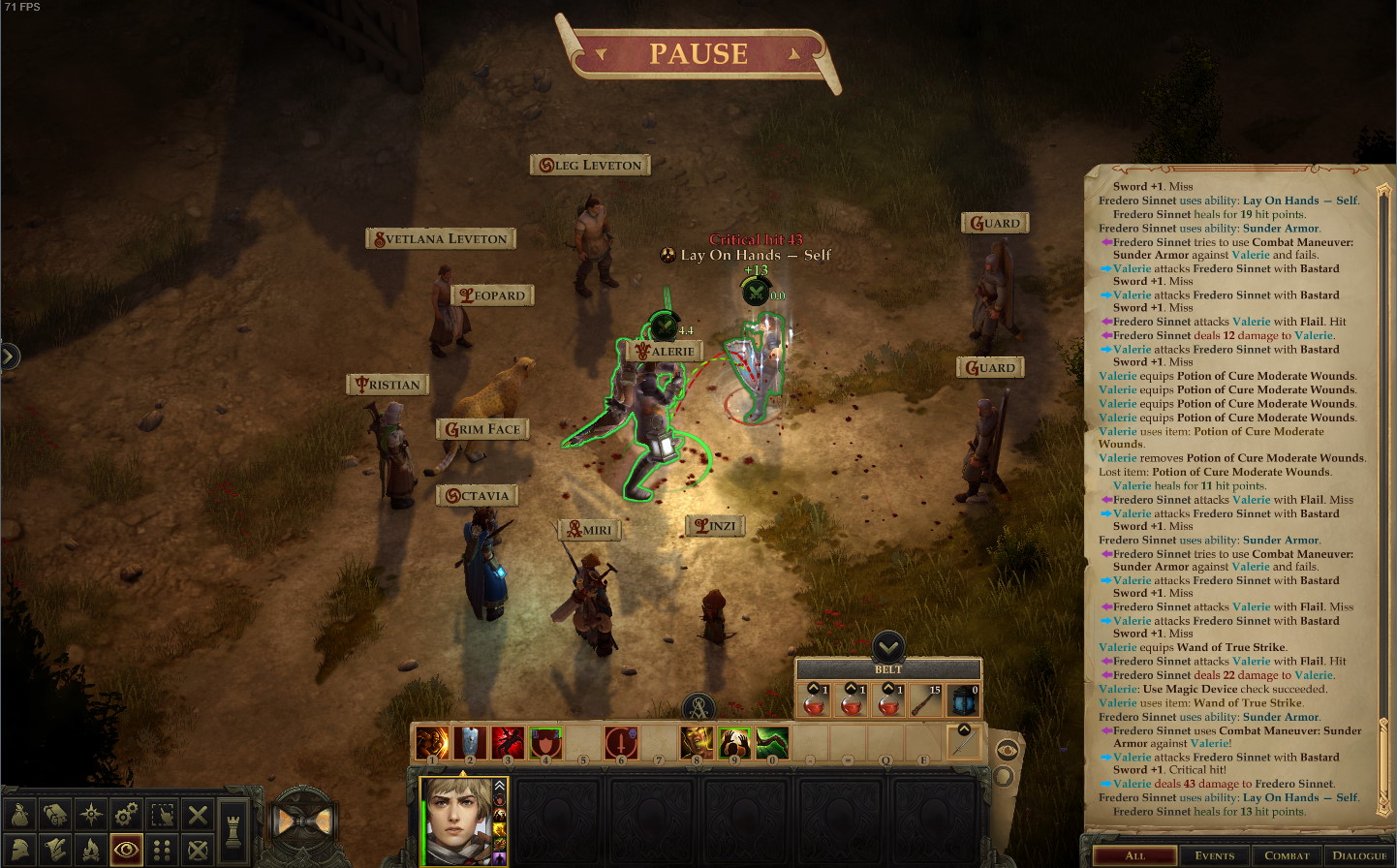Use the shield ability in slot 2

(x=470, y=743)
